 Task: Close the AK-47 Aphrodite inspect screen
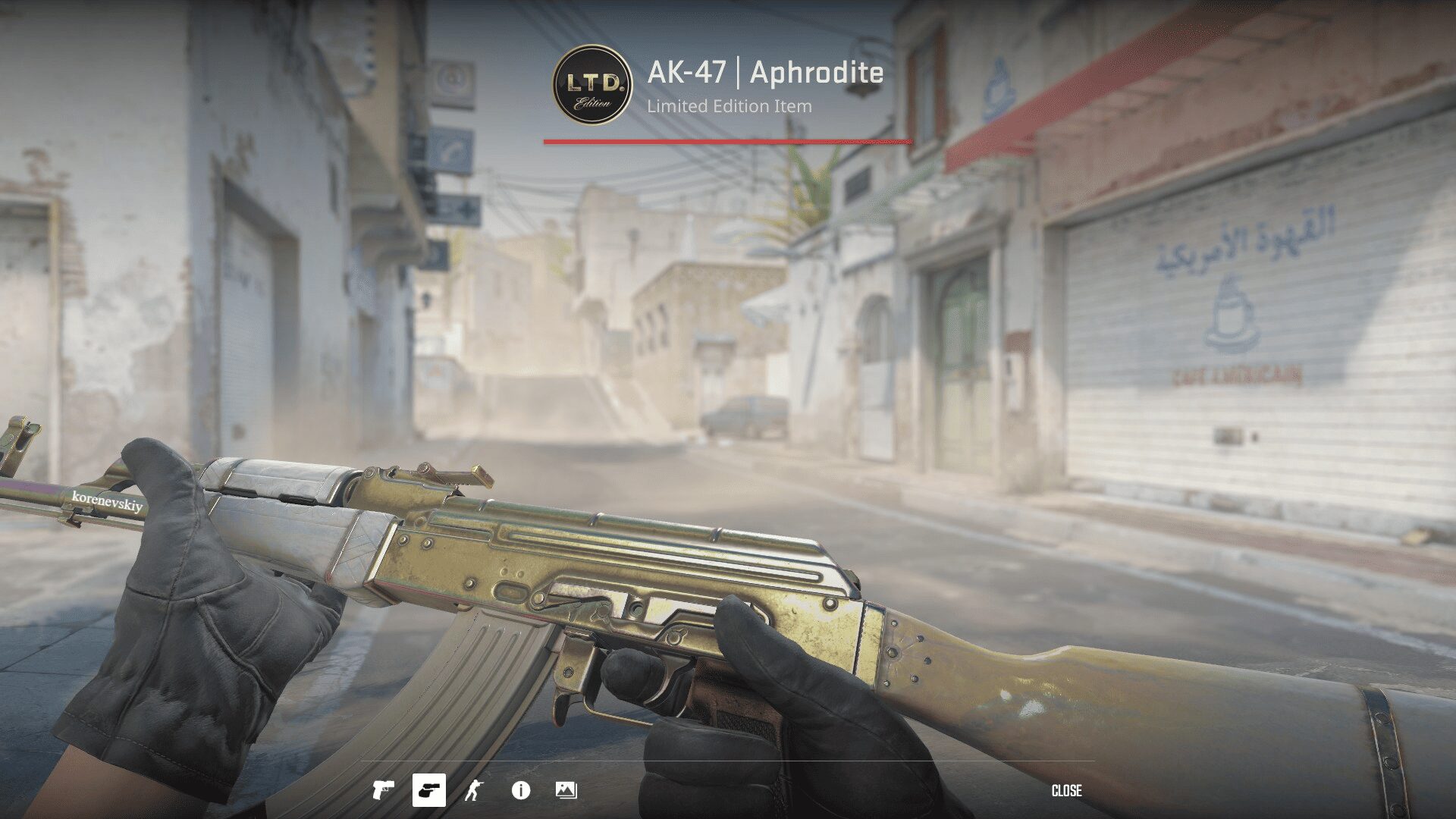[1066, 791]
